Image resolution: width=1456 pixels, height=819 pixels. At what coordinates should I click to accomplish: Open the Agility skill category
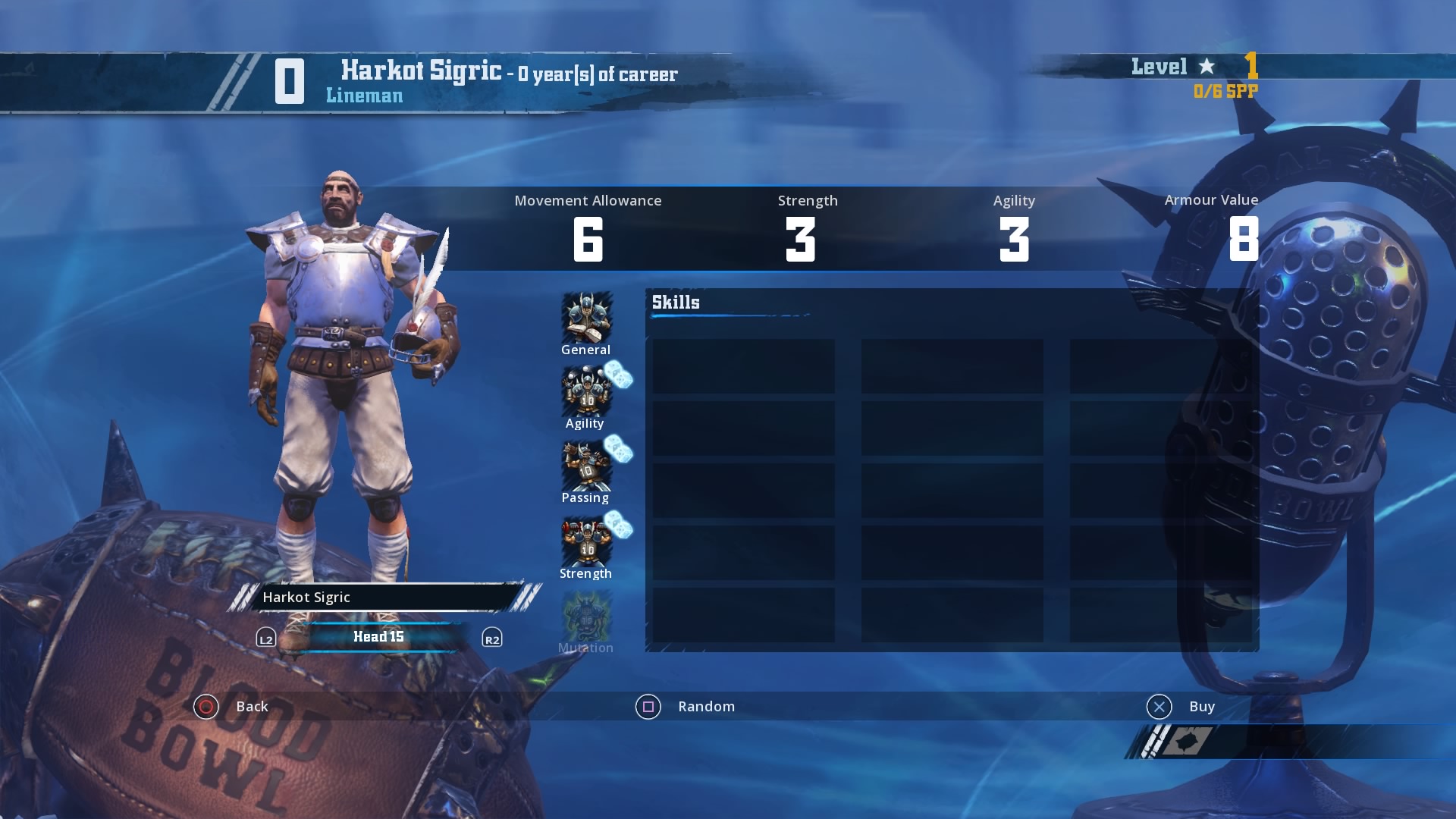586,397
